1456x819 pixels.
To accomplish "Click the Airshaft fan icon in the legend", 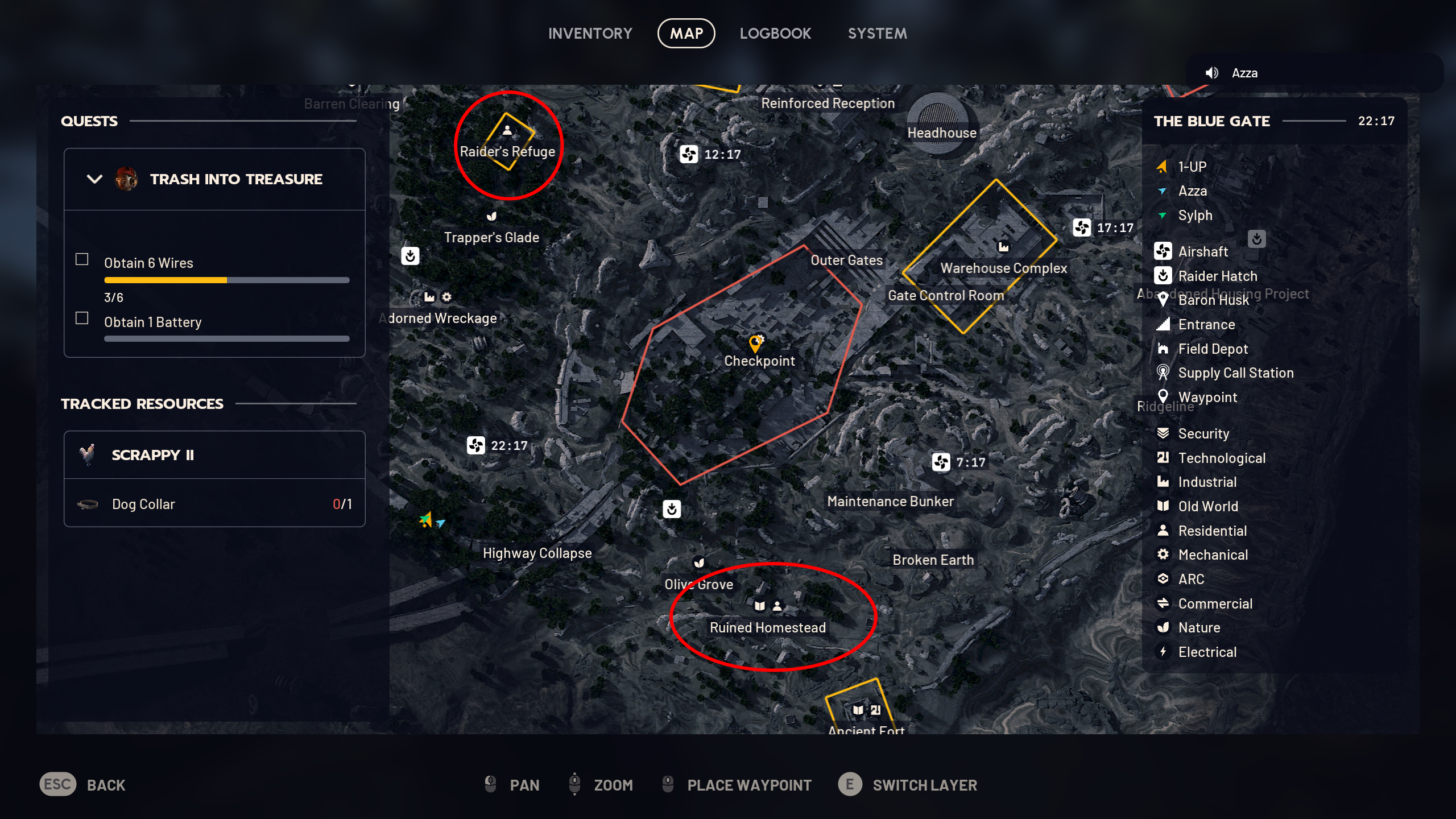I will click(1163, 251).
